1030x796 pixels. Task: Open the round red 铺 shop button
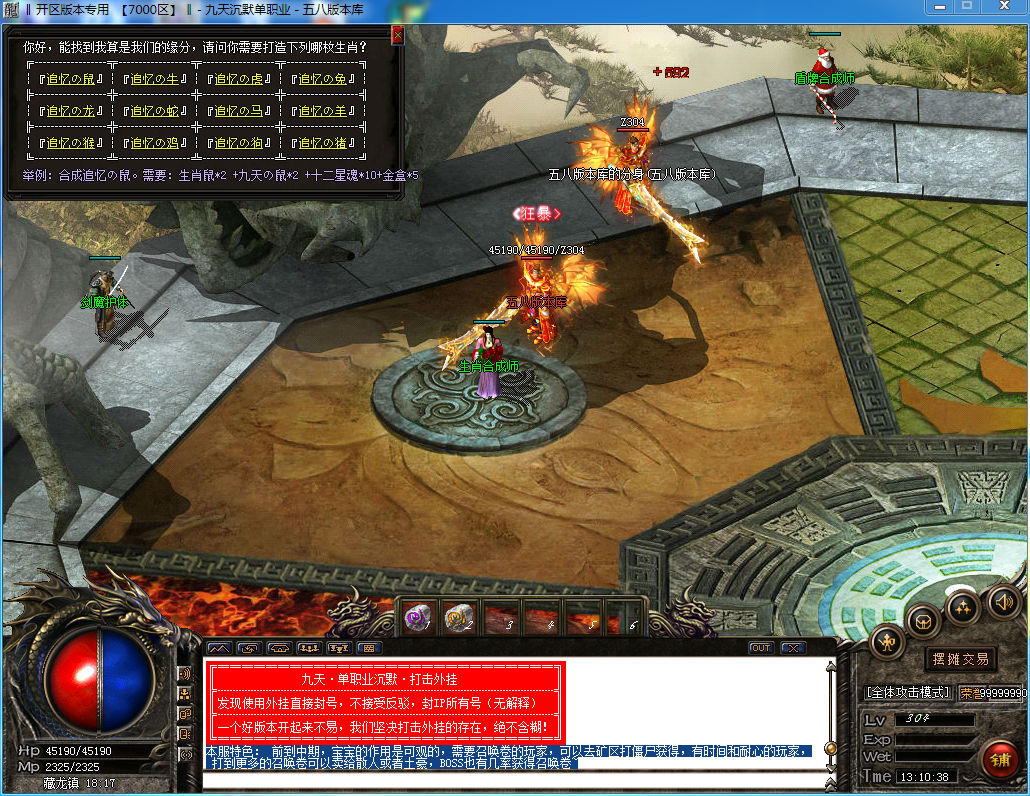999,759
